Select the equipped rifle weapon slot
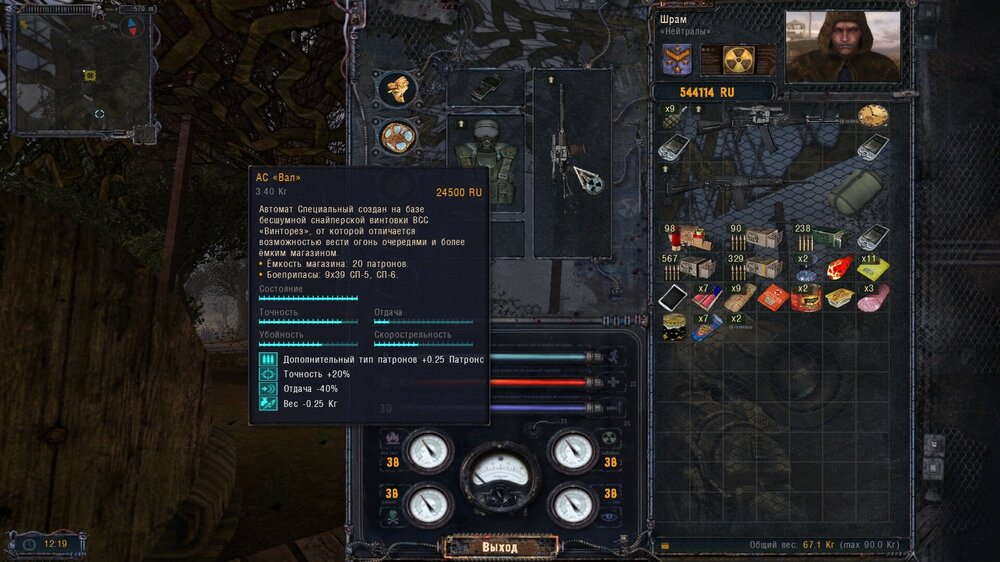This screenshot has width=1000, height=562. tap(572, 150)
